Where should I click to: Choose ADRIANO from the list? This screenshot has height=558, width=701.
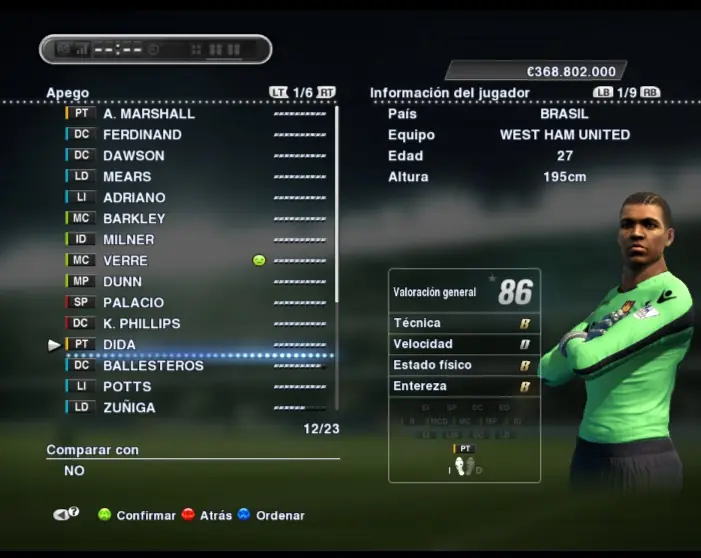(134, 198)
